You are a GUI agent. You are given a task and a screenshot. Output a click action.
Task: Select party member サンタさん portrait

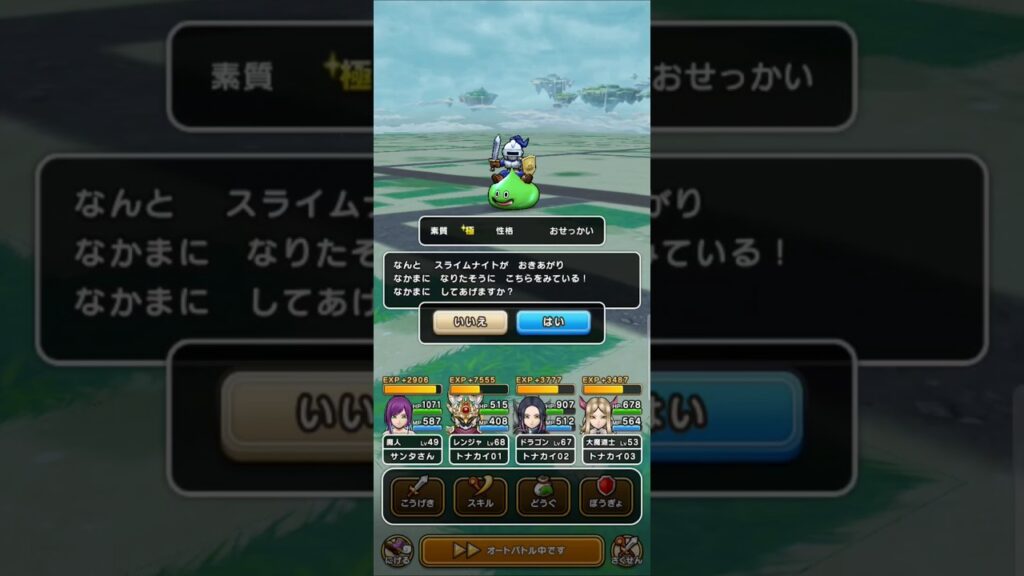(x=399, y=413)
